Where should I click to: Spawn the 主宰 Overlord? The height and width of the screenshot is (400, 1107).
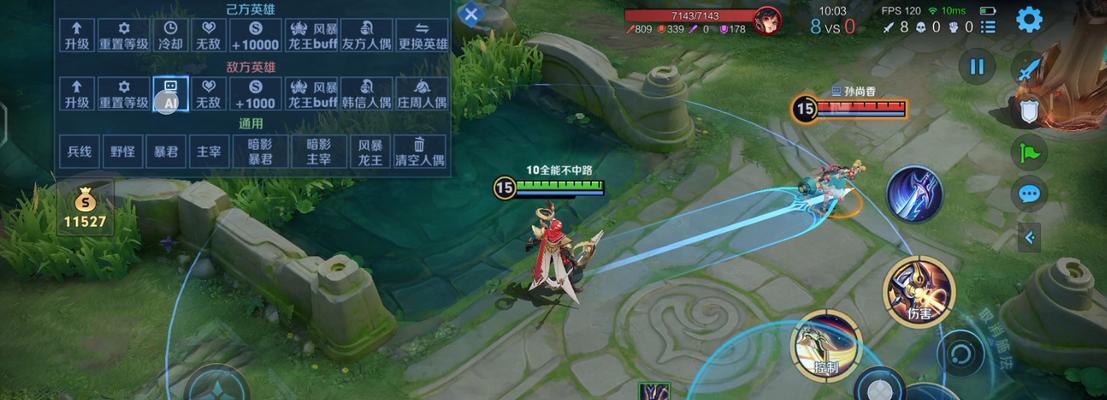click(x=207, y=151)
